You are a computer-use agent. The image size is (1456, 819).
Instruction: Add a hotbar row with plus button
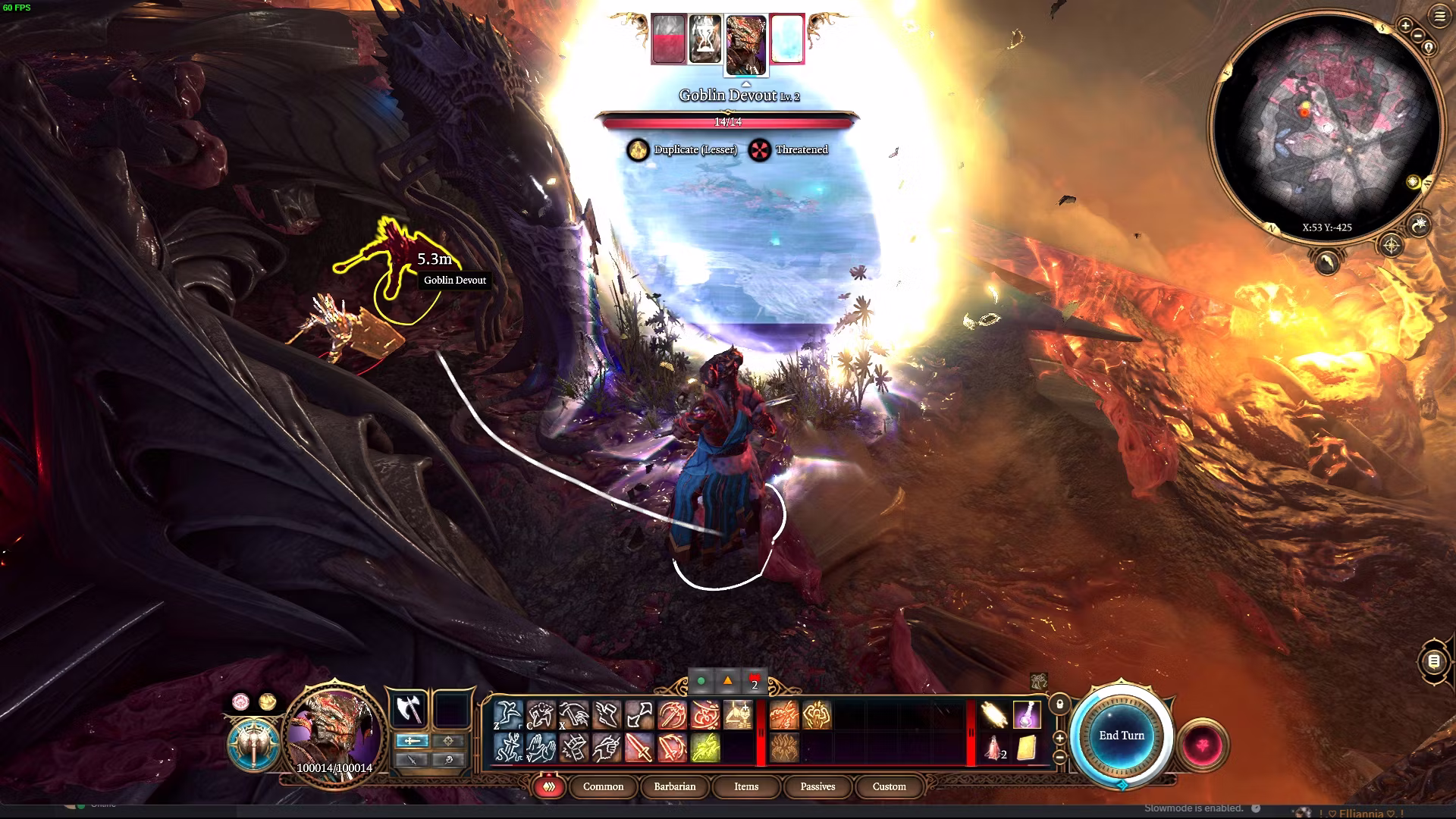pos(1060,737)
